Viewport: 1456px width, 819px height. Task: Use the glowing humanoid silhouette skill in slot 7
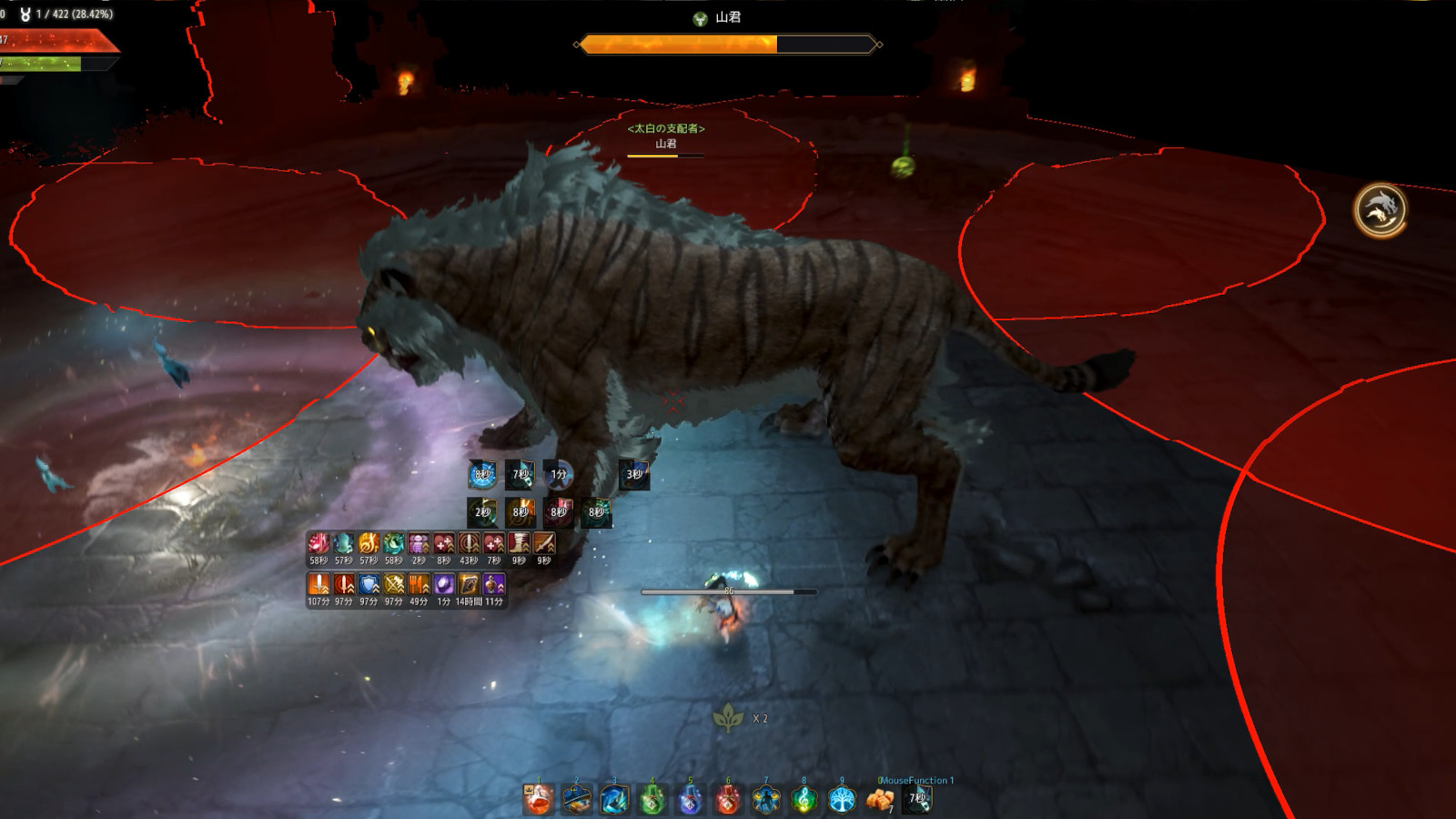(766, 800)
